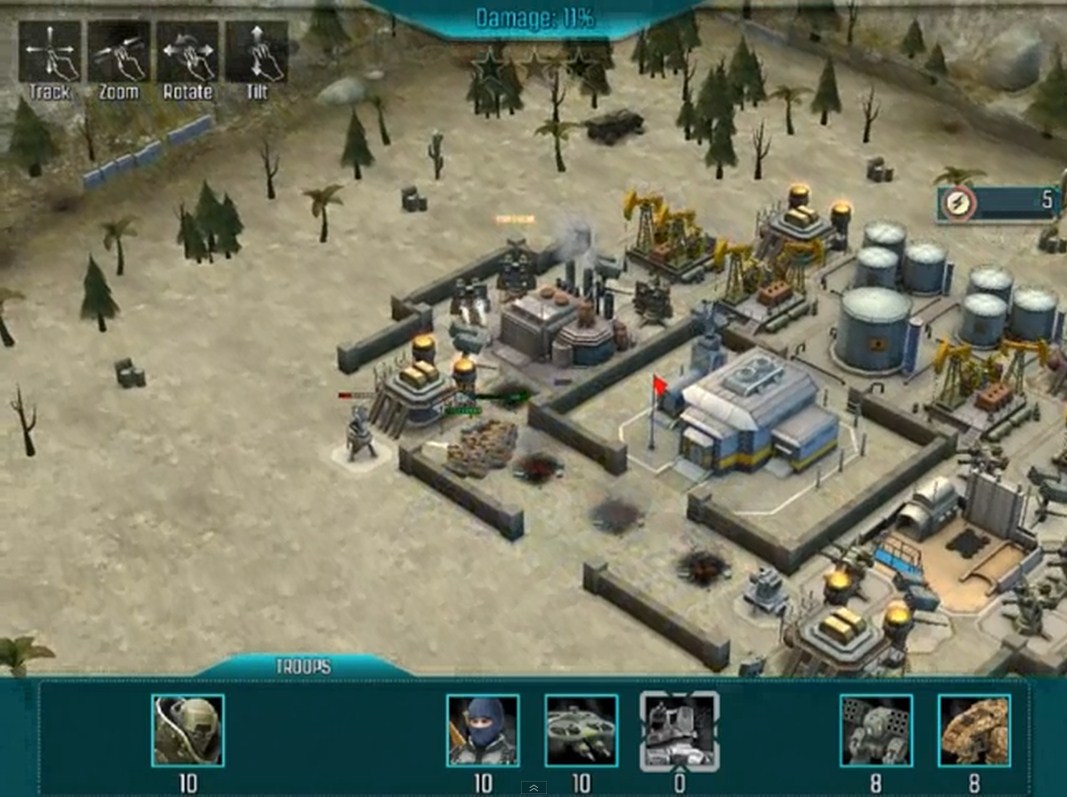The image size is (1067, 797).
Task: Open the Troops tab header
Action: coord(303,666)
